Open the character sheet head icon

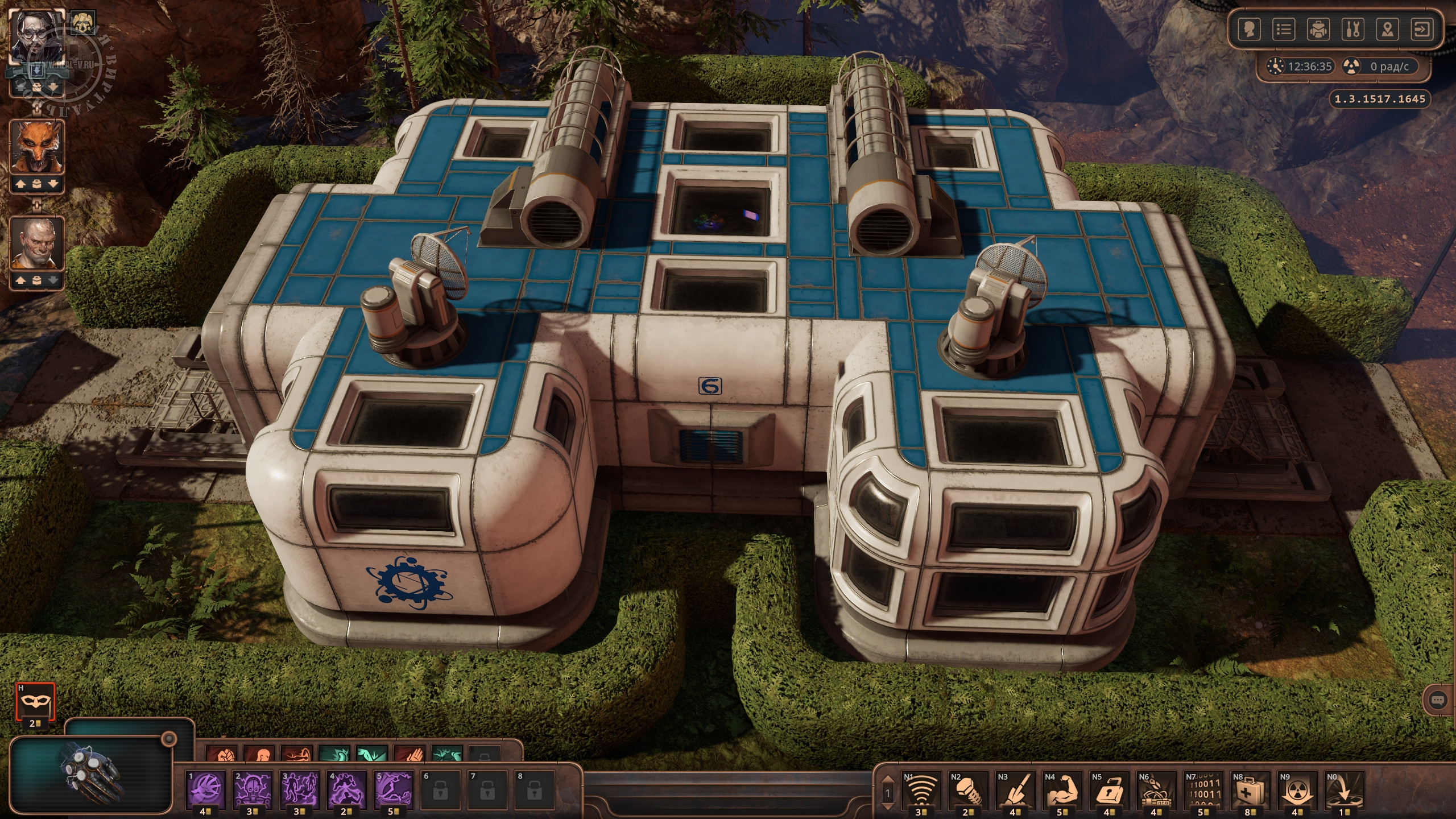point(1249,30)
